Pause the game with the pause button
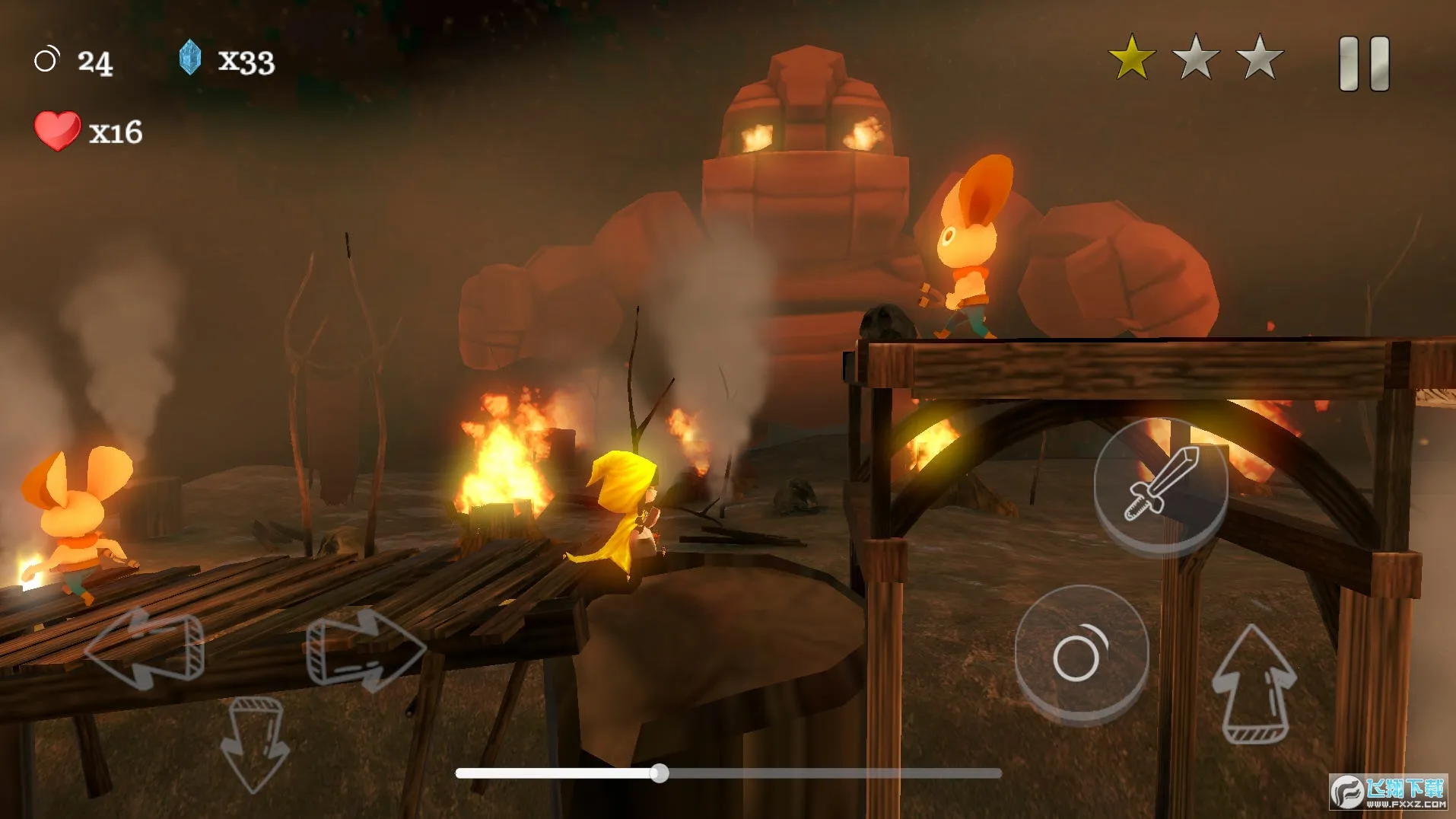 1364,64
